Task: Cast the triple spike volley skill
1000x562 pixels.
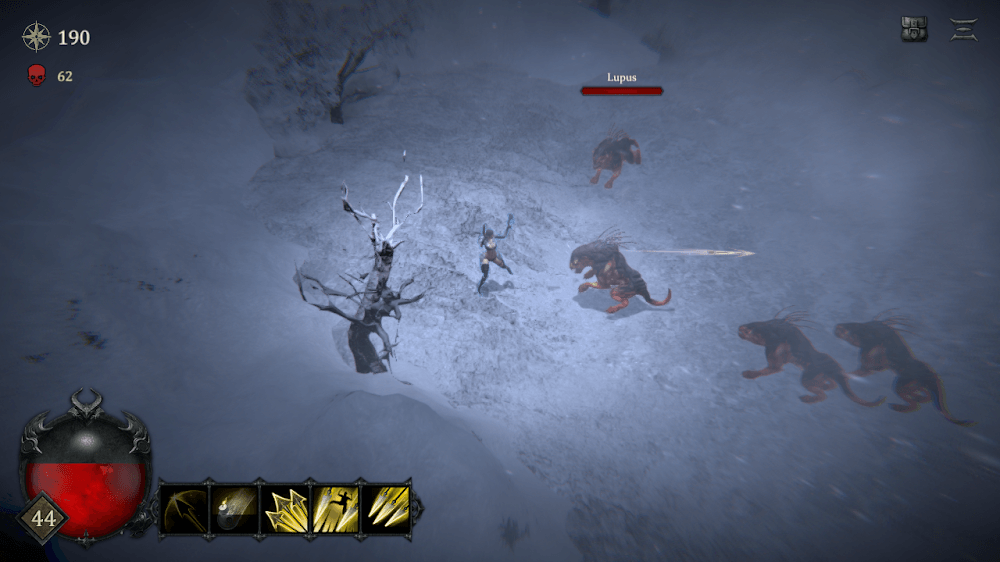Action: (387, 508)
